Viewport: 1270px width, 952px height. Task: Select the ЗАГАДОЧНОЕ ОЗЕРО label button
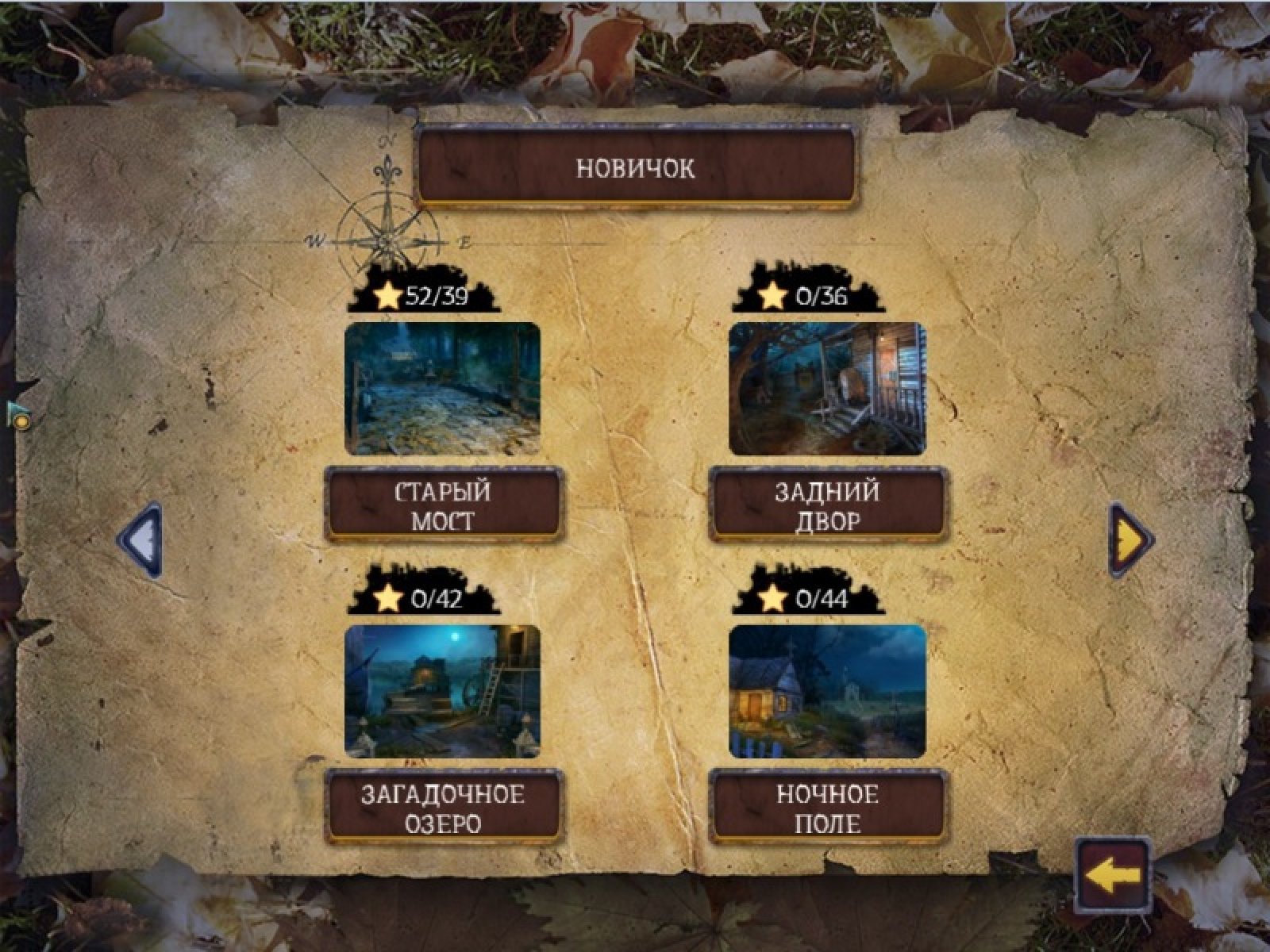tap(442, 808)
